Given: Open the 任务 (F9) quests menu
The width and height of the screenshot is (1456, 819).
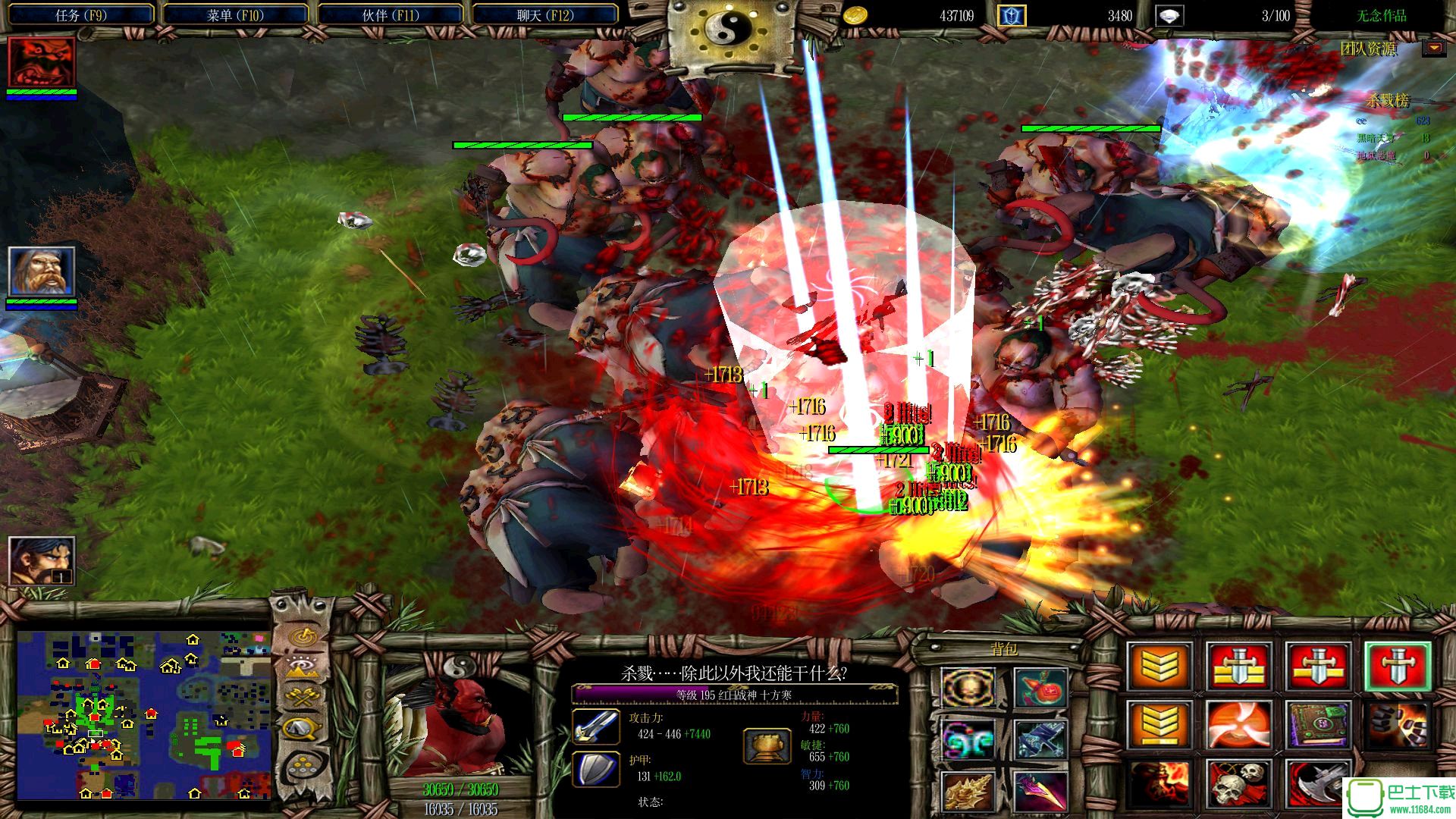Looking at the screenshot, I should coord(80,15).
